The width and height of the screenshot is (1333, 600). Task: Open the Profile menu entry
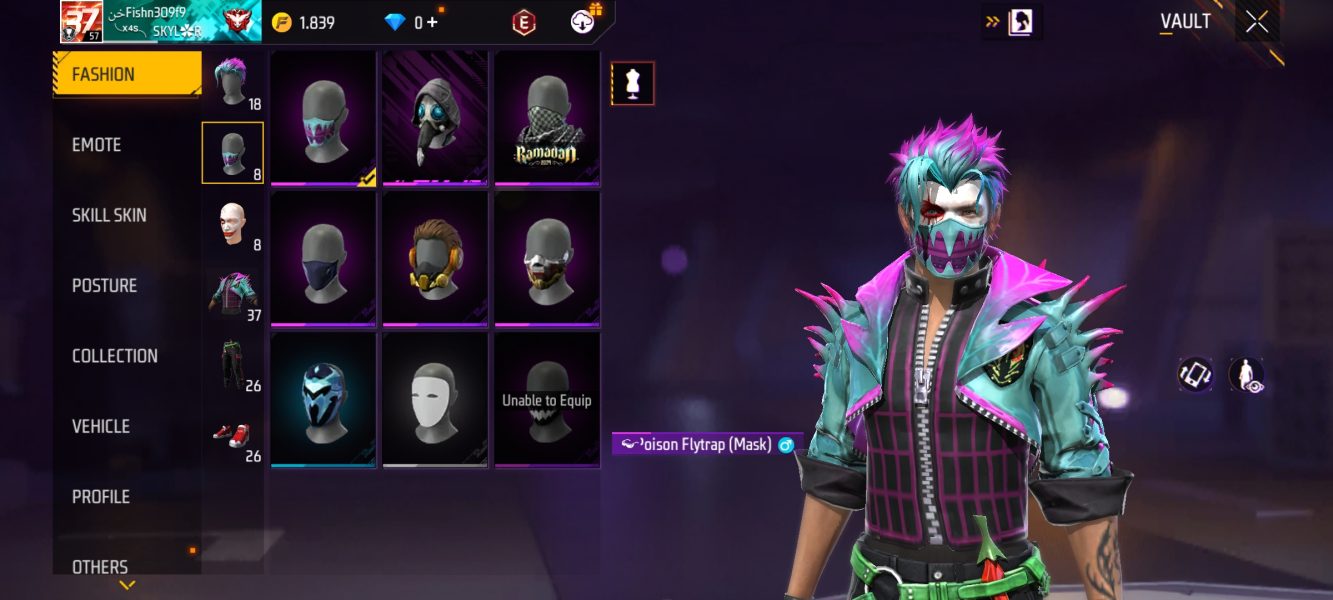101,496
